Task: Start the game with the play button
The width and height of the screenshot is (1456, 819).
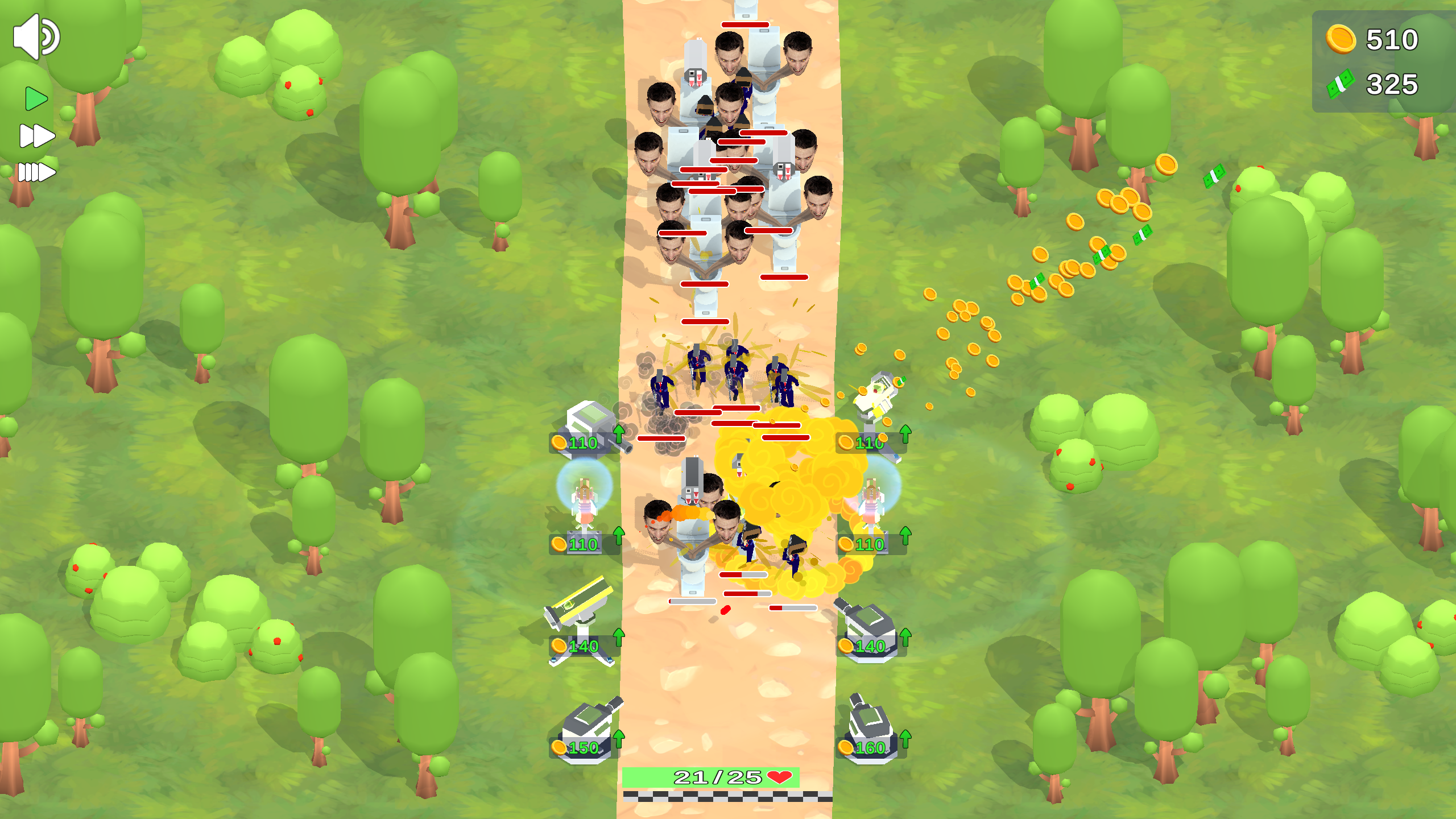Action: pyautogui.click(x=35, y=98)
